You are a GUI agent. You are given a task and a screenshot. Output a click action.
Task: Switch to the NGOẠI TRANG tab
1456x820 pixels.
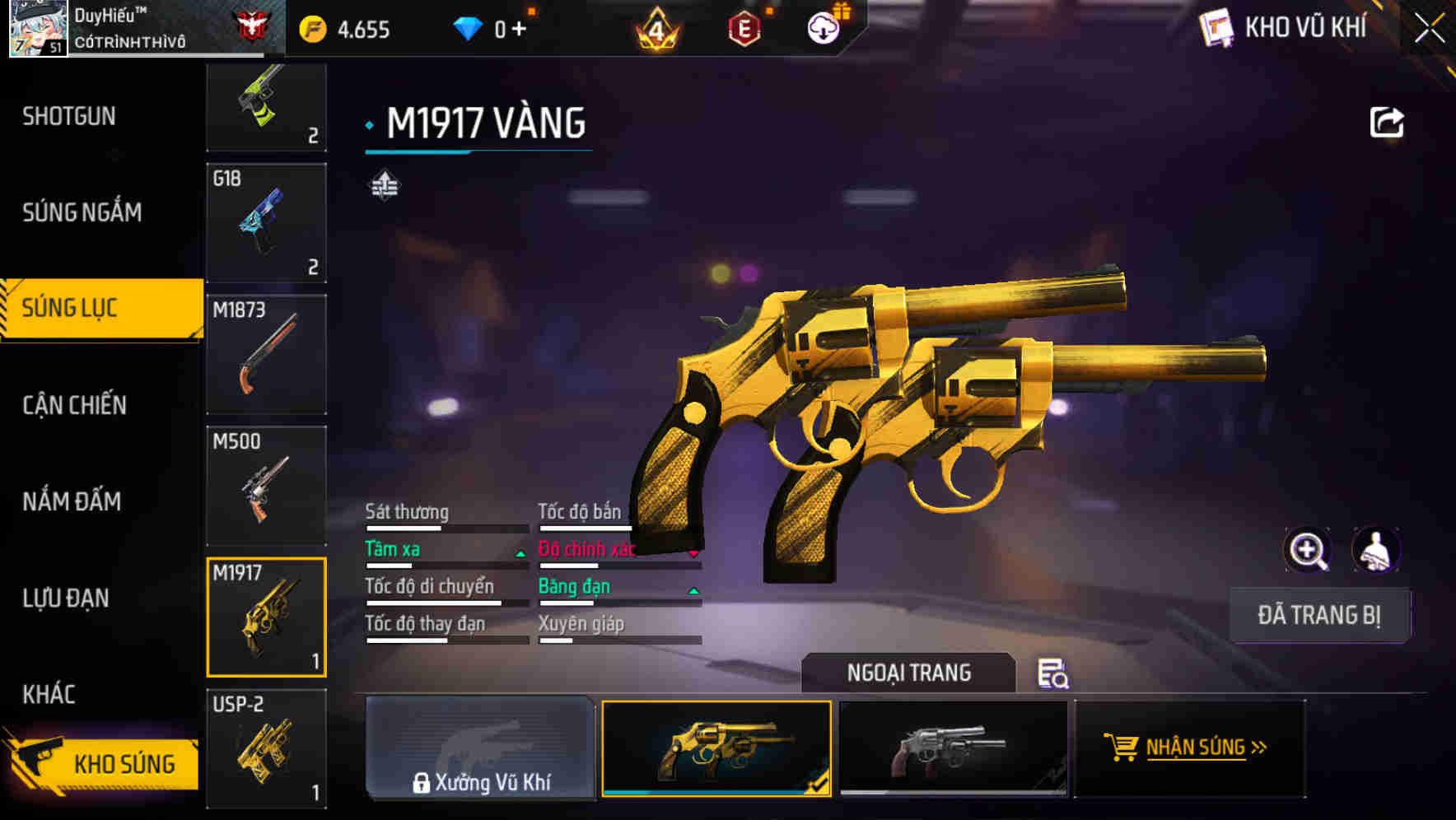click(x=909, y=672)
